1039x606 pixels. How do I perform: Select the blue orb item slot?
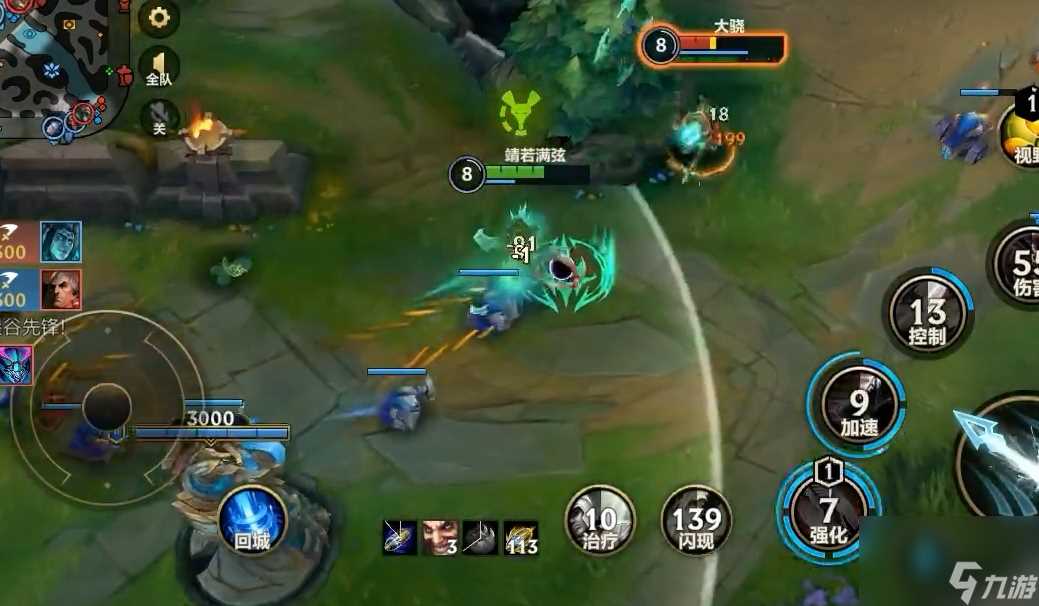[x=400, y=538]
